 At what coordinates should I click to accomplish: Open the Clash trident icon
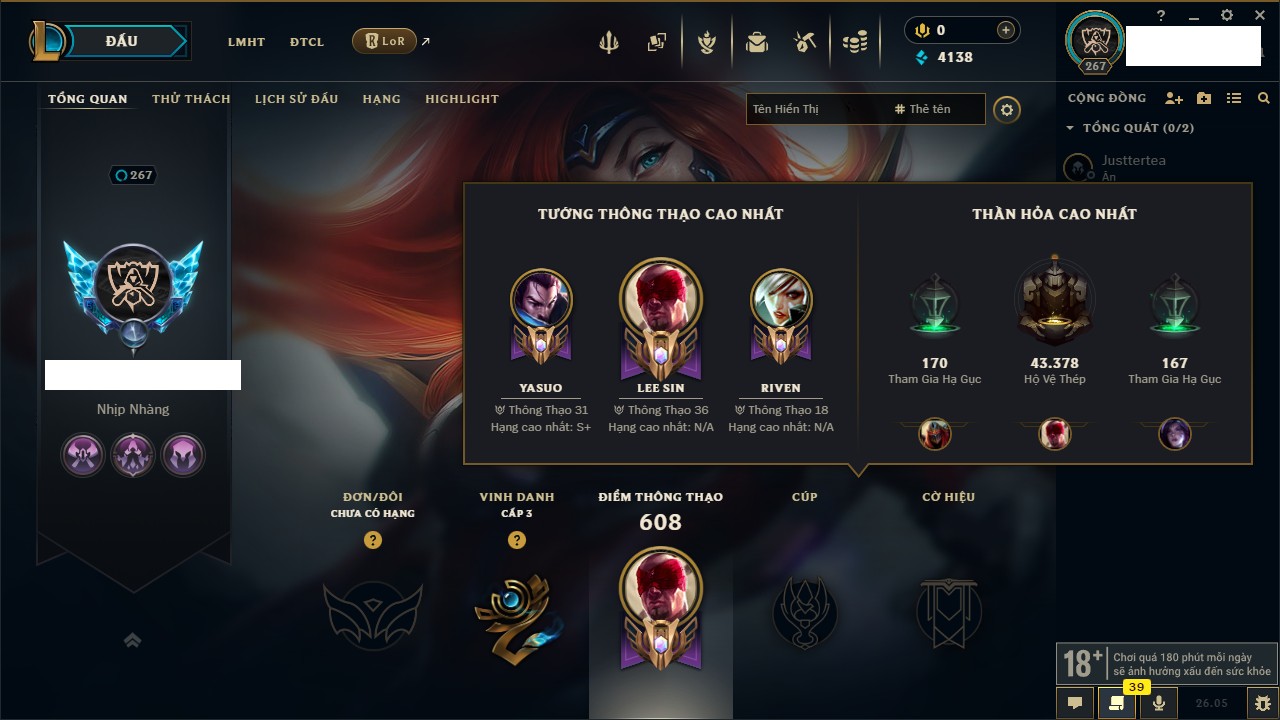(609, 42)
